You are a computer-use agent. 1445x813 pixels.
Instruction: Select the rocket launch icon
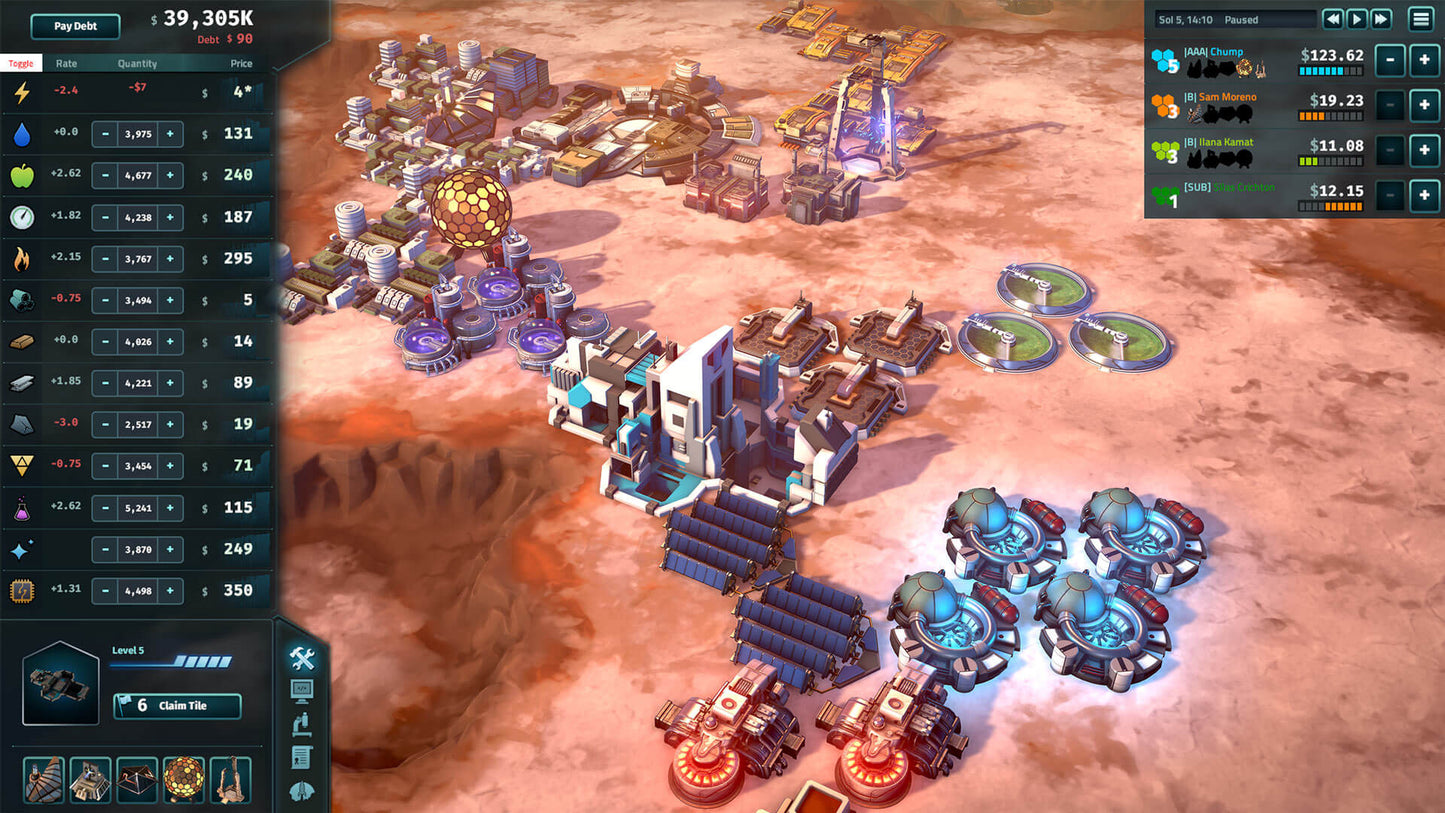(301, 788)
